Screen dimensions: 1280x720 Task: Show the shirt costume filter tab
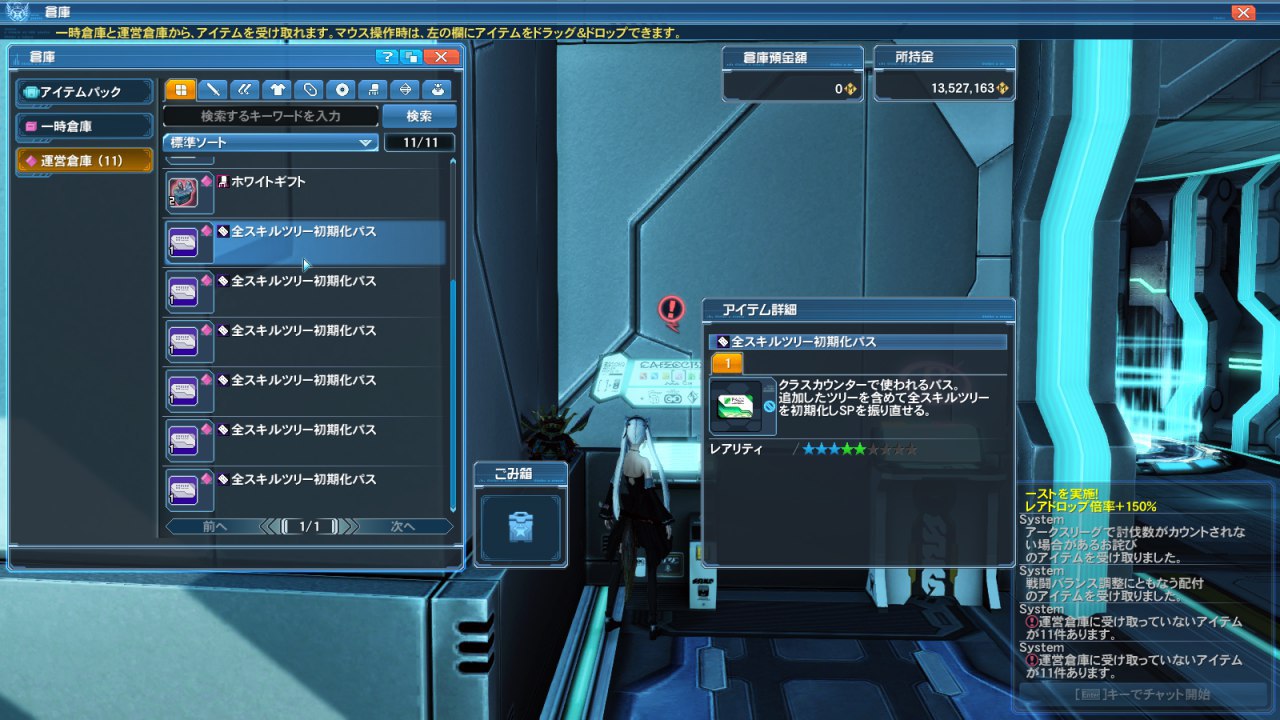click(278, 90)
